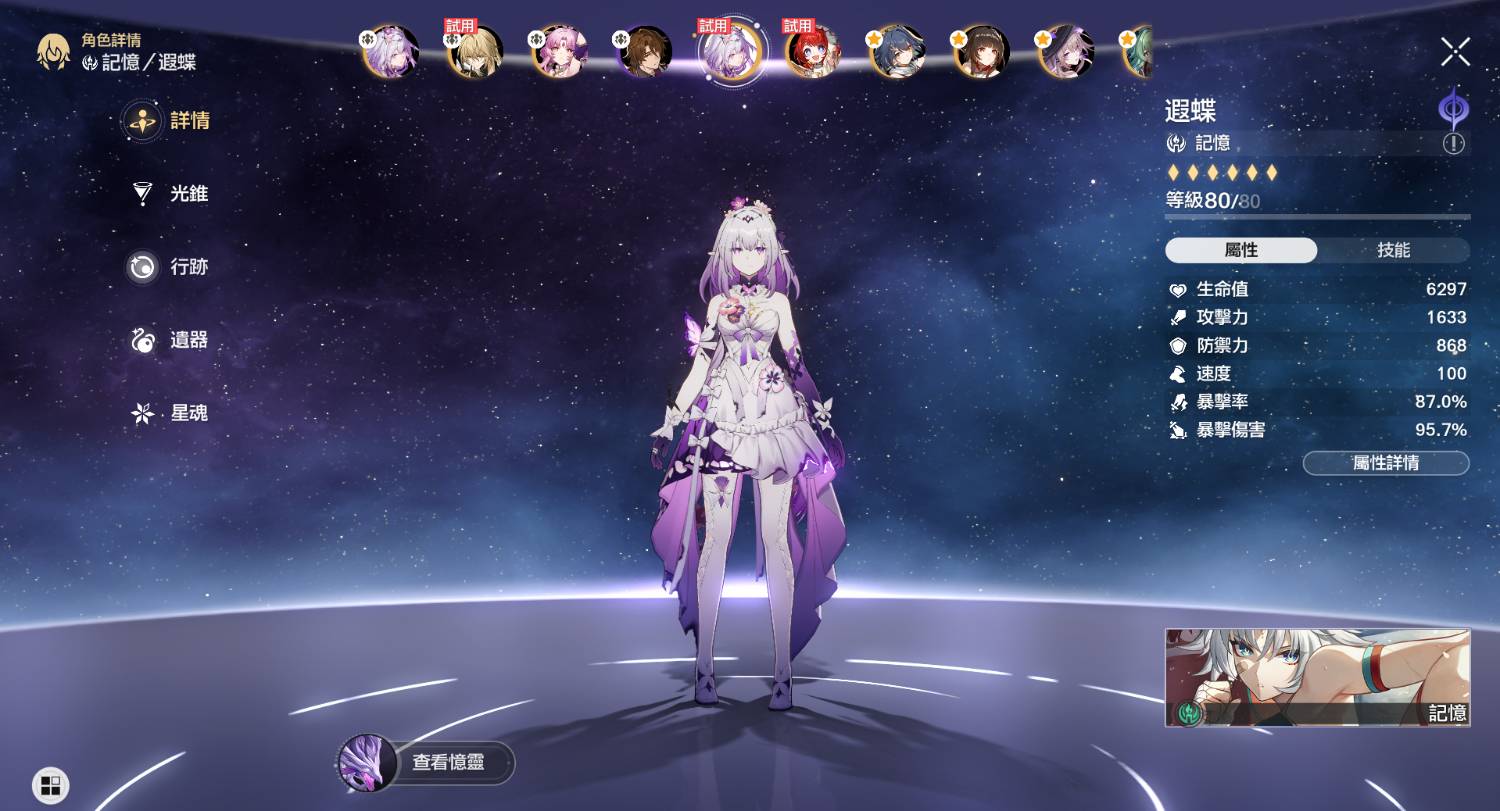Image resolution: width=1500 pixels, height=811 pixels.
Task: Go to the 遺器 (Relics) section
Action: (170, 340)
